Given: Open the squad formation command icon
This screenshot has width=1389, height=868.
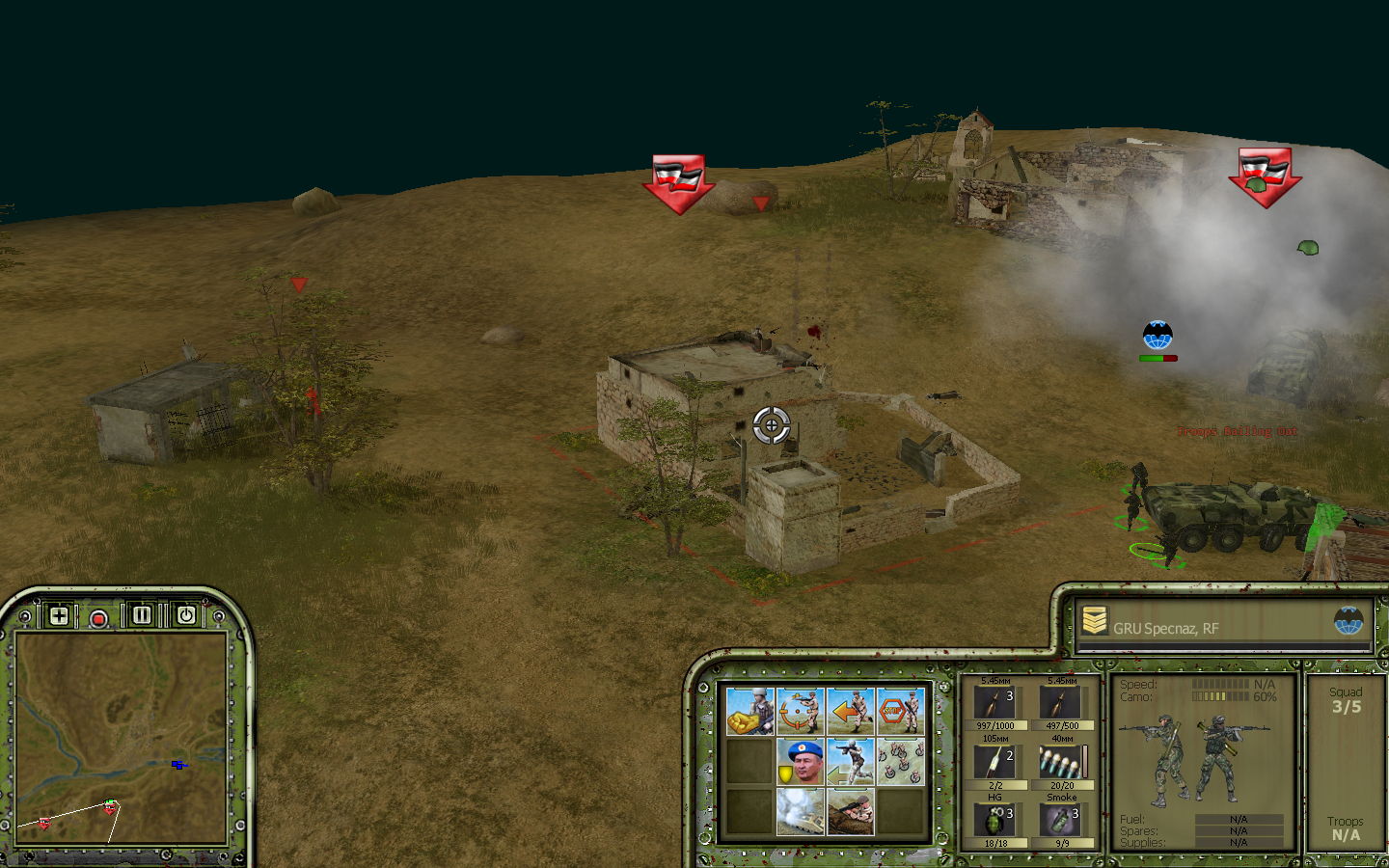Looking at the screenshot, I should click(x=900, y=762).
